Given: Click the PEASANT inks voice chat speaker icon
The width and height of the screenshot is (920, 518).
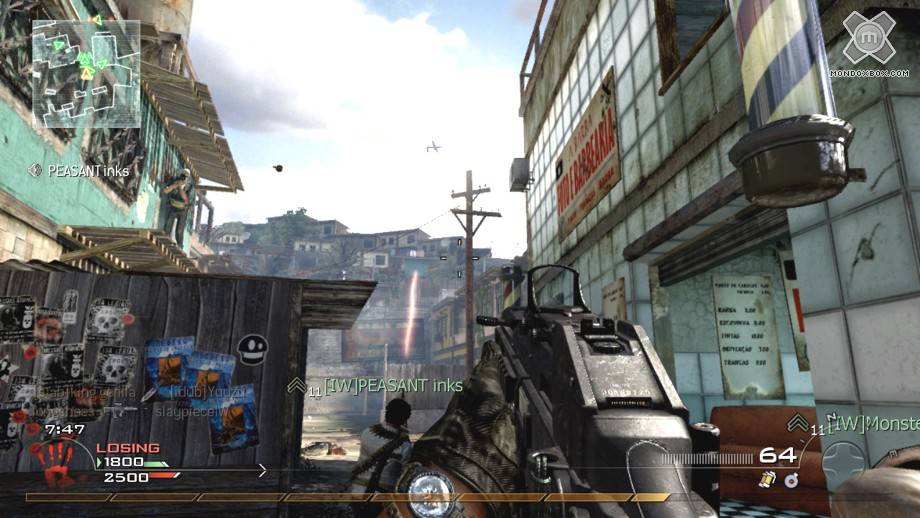Looking at the screenshot, I should 36,171.
